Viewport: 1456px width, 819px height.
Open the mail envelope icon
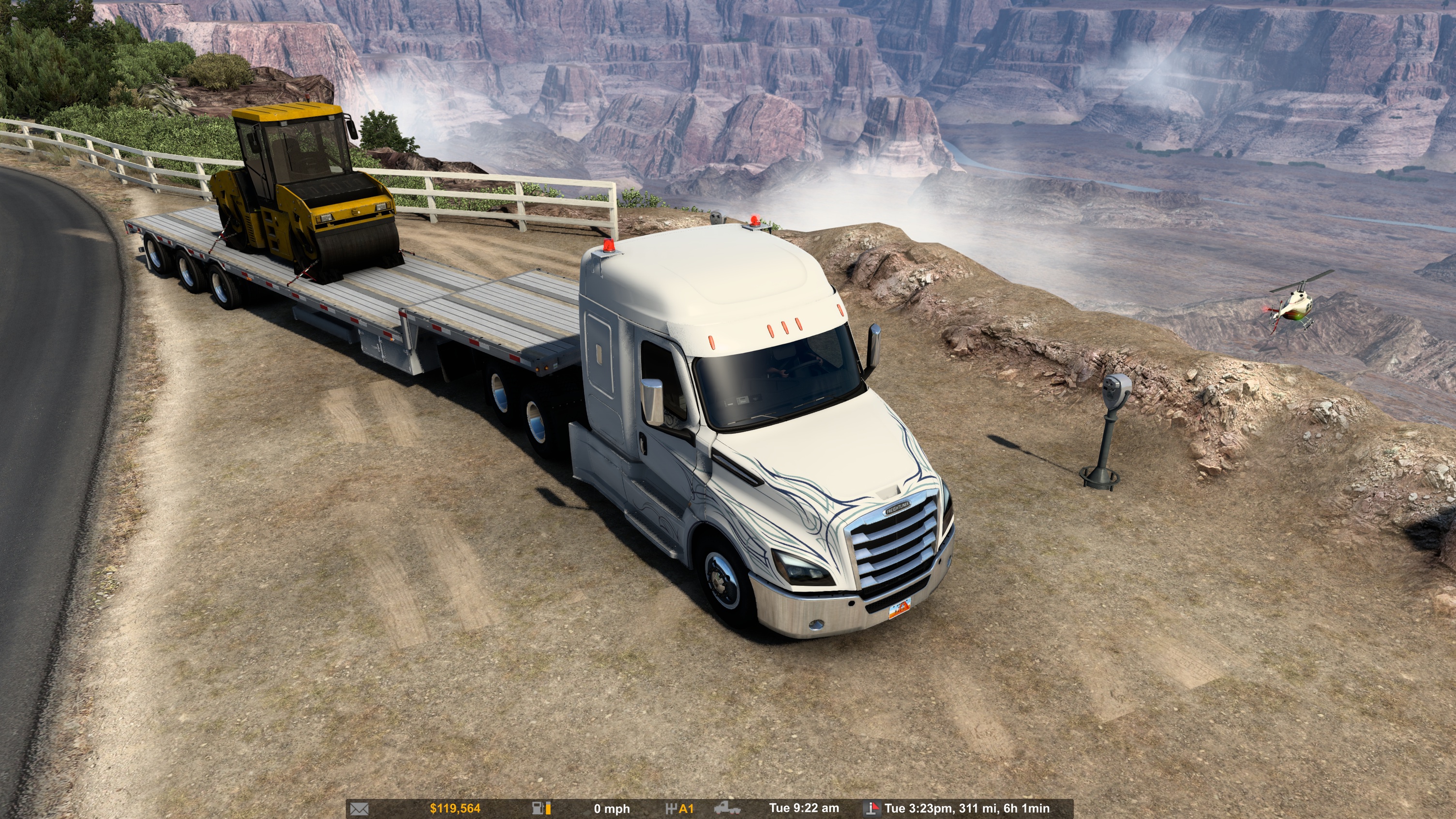[x=360, y=809]
